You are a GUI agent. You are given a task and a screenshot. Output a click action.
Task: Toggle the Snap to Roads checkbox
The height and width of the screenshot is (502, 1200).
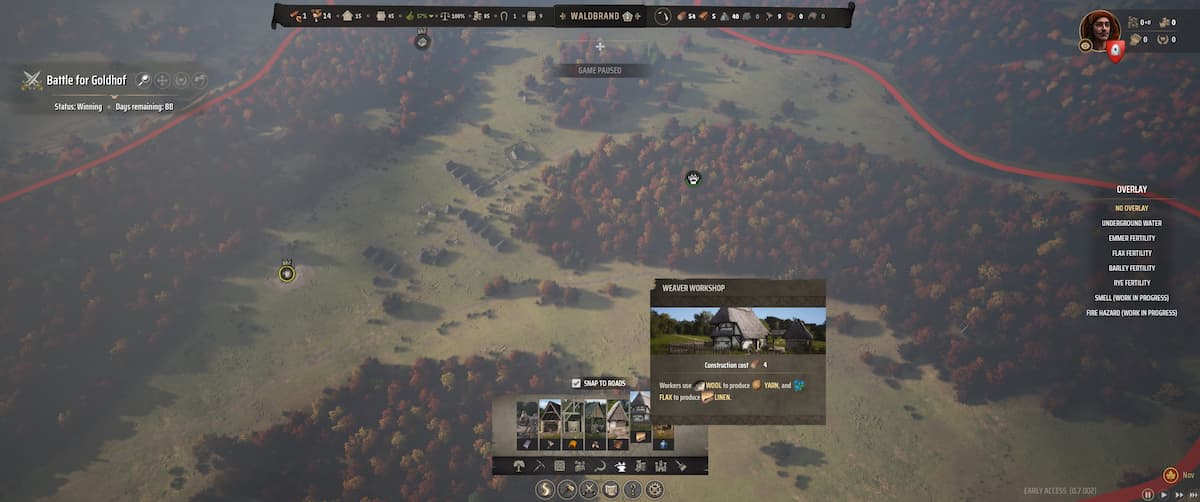click(x=576, y=383)
